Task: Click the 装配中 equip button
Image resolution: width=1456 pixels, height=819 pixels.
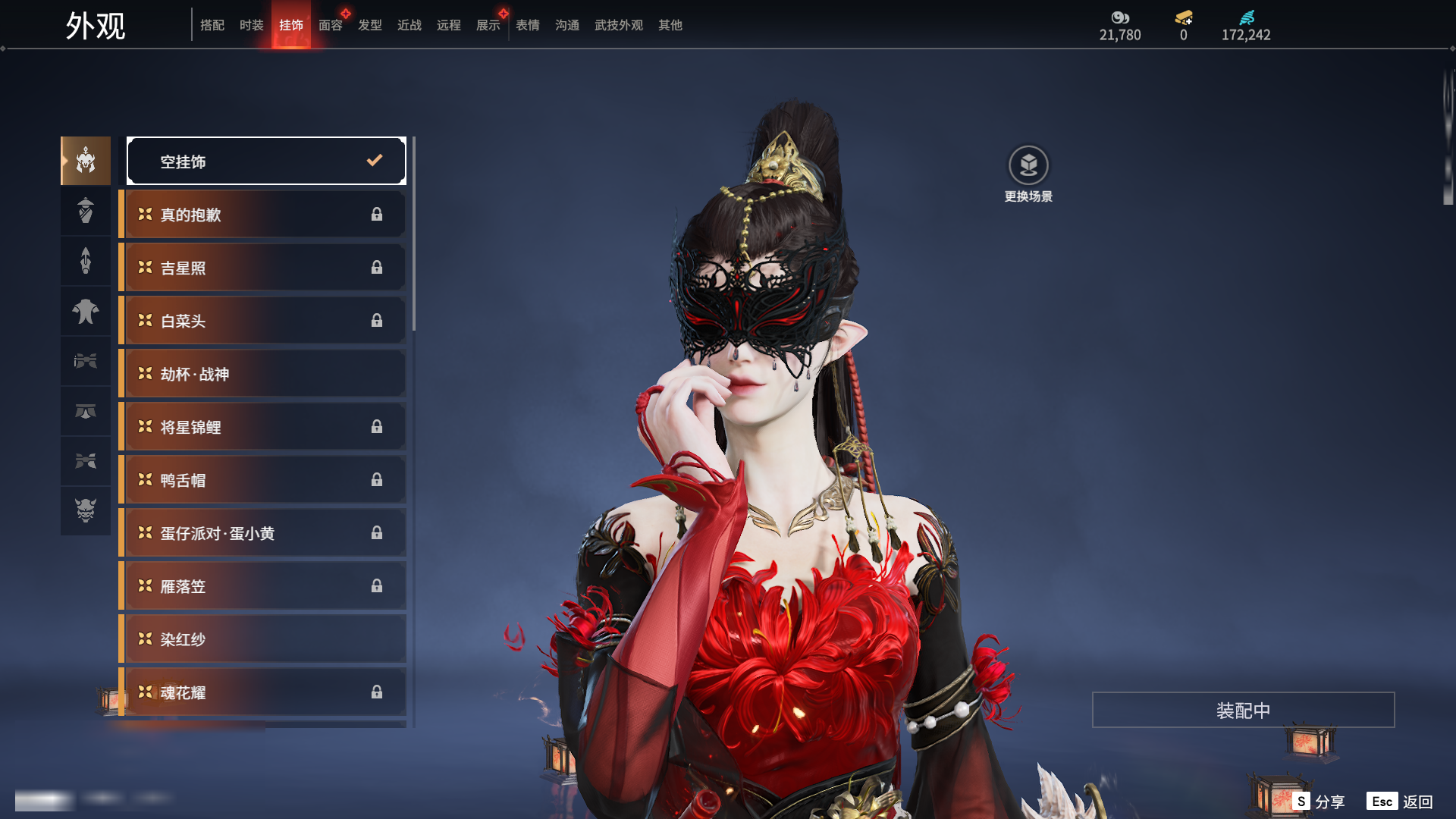Action: click(1243, 710)
